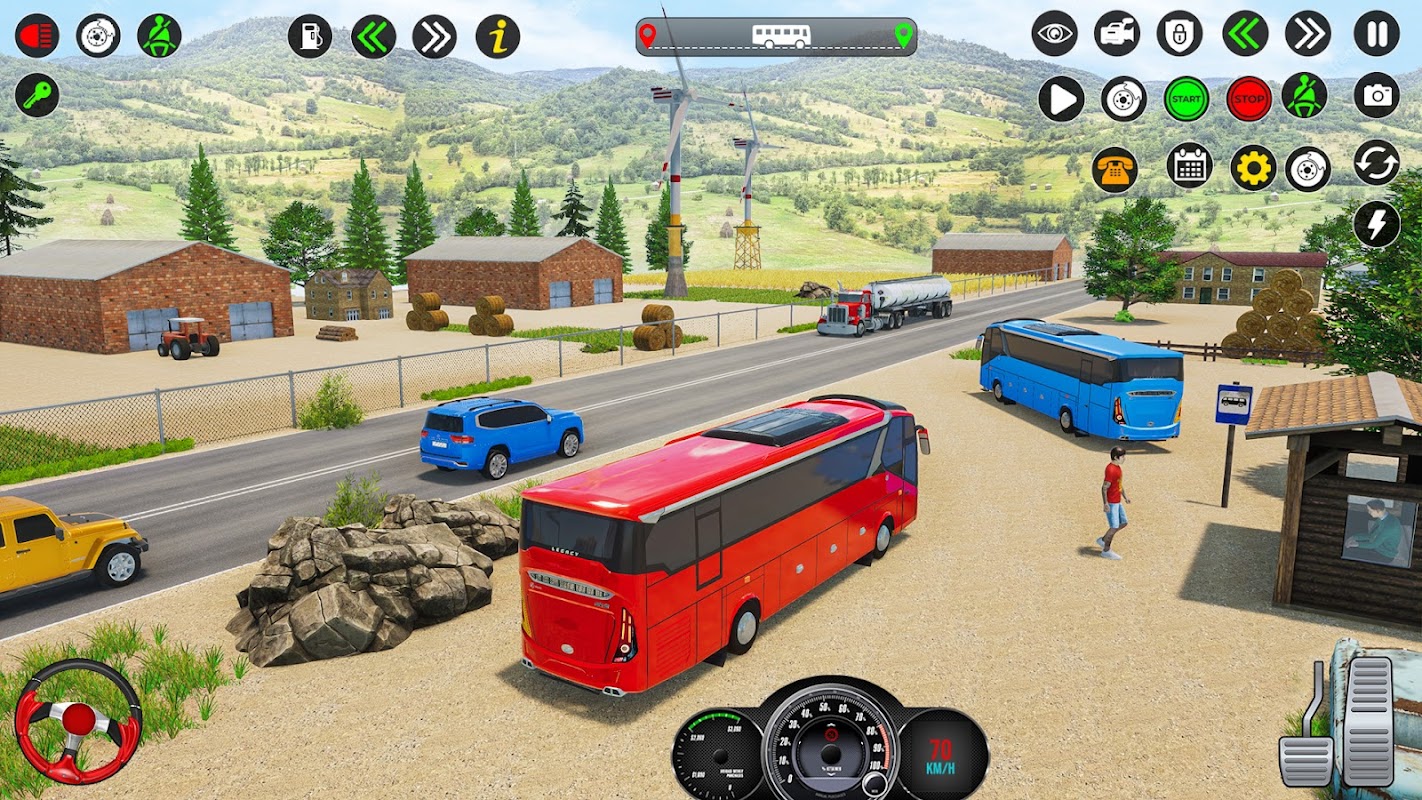Screen dimensions: 1422x800
Task: Activate the shield padlock button
Action: [x=1180, y=34]
